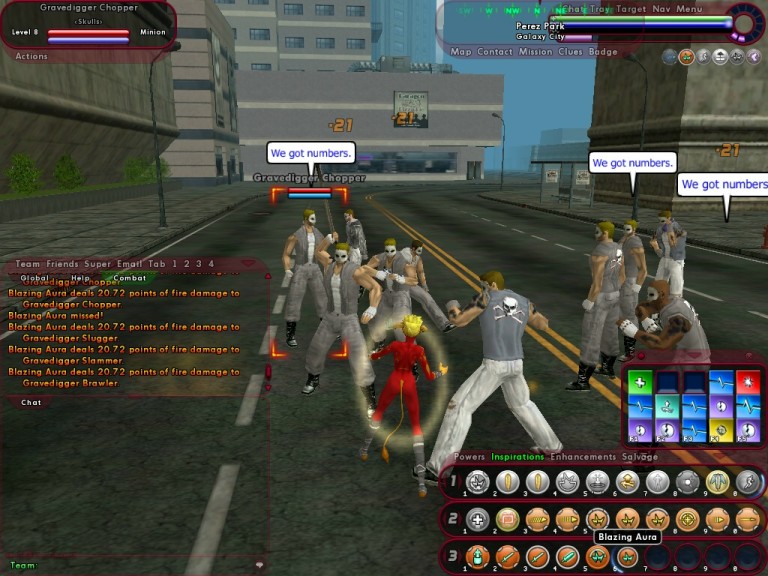Show the Mission panel

click(x=536, y=52)
